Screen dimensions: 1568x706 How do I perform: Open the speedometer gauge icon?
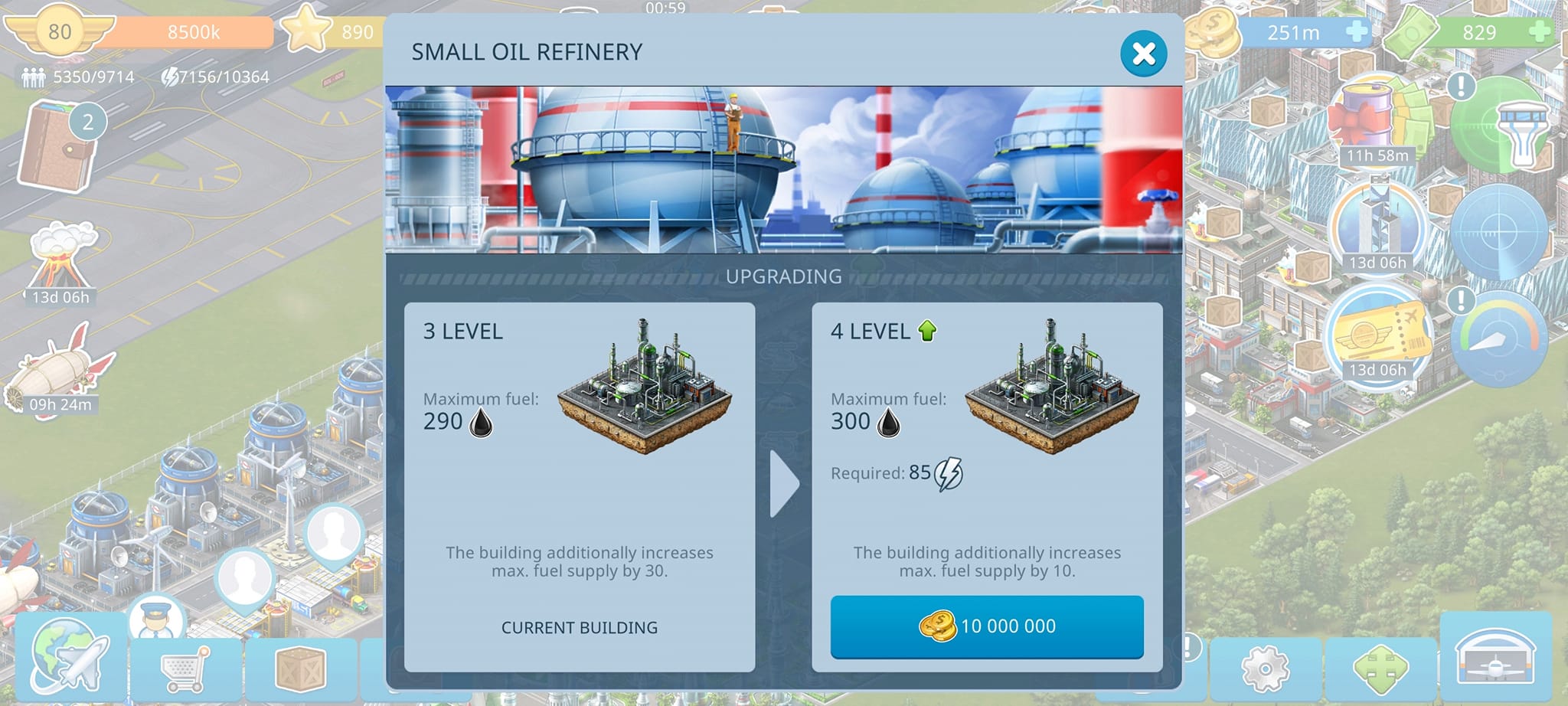click(1498, 335)
